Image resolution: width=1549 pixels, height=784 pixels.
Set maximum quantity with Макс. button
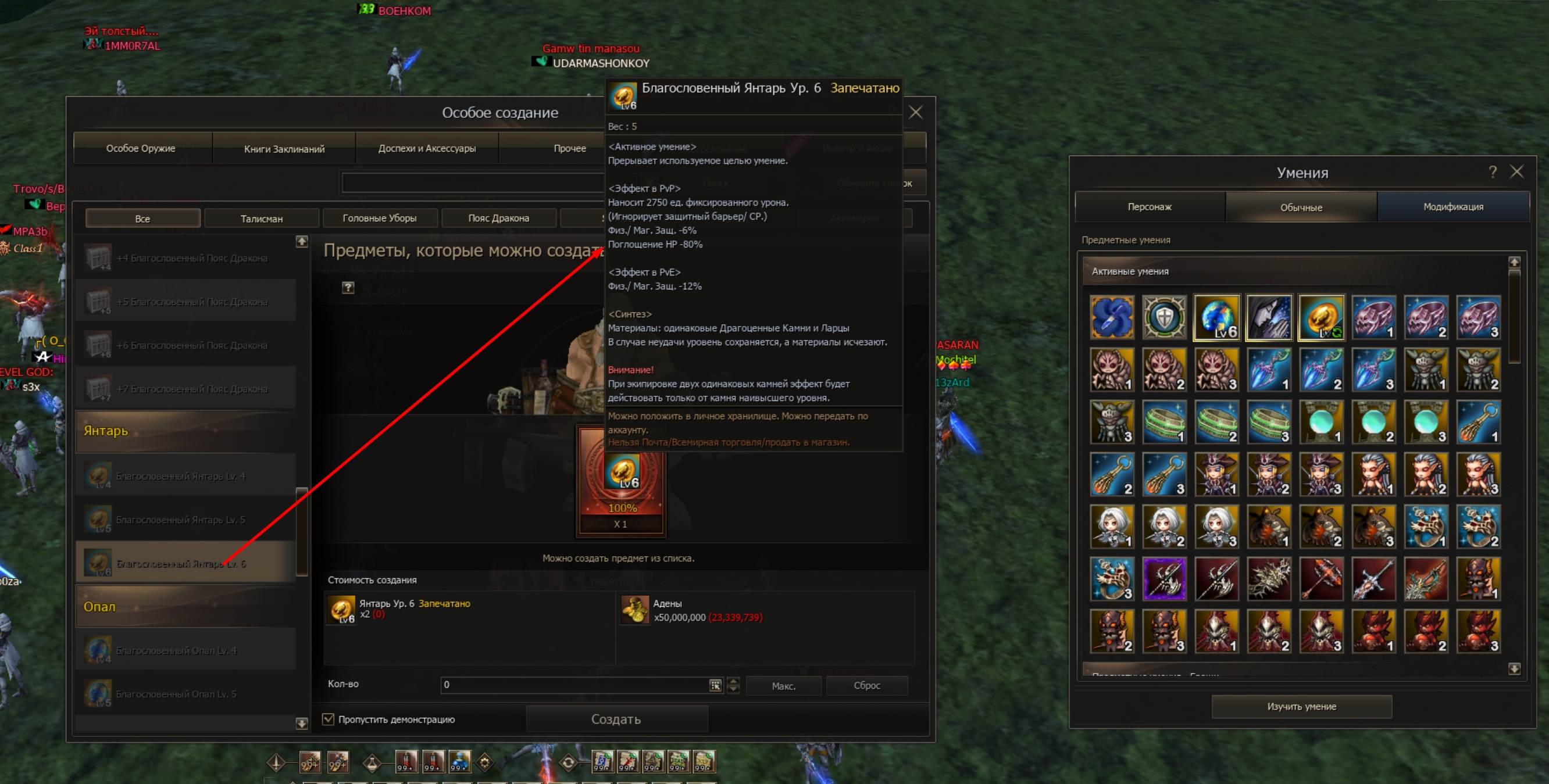tap(784, 685)
